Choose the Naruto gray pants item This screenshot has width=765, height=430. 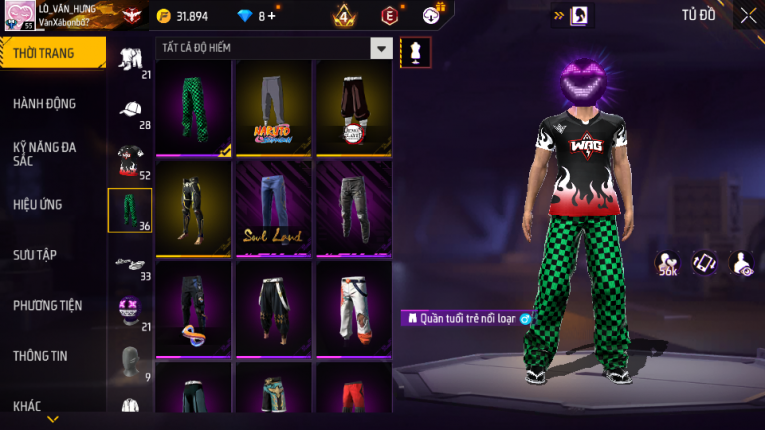click(274, 108)
